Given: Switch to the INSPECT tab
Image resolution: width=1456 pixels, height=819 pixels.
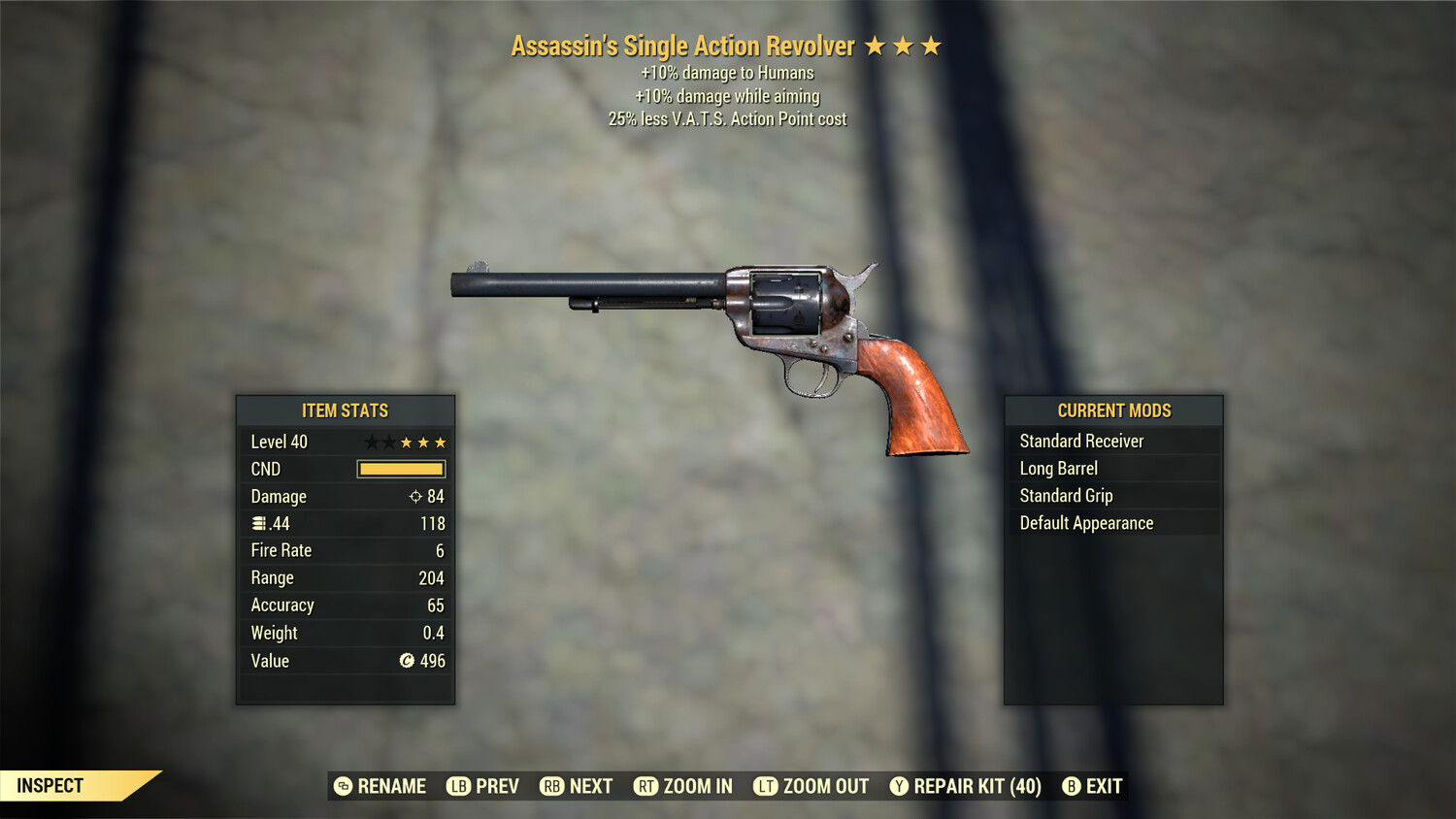Looking at the screenshot, I should pyautogui.click(x=50, y=785).
